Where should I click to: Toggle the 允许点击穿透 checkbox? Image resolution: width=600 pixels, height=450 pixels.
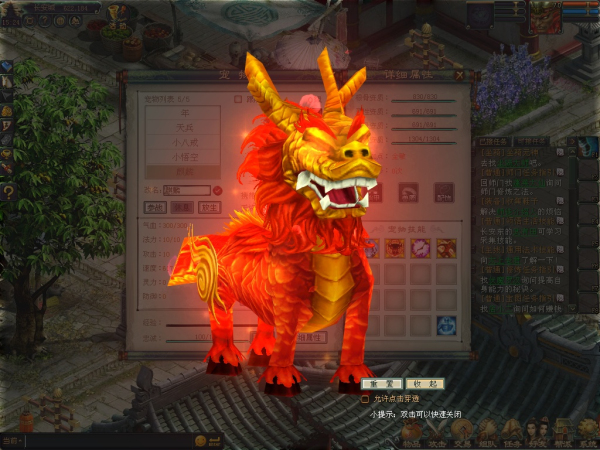366,398
